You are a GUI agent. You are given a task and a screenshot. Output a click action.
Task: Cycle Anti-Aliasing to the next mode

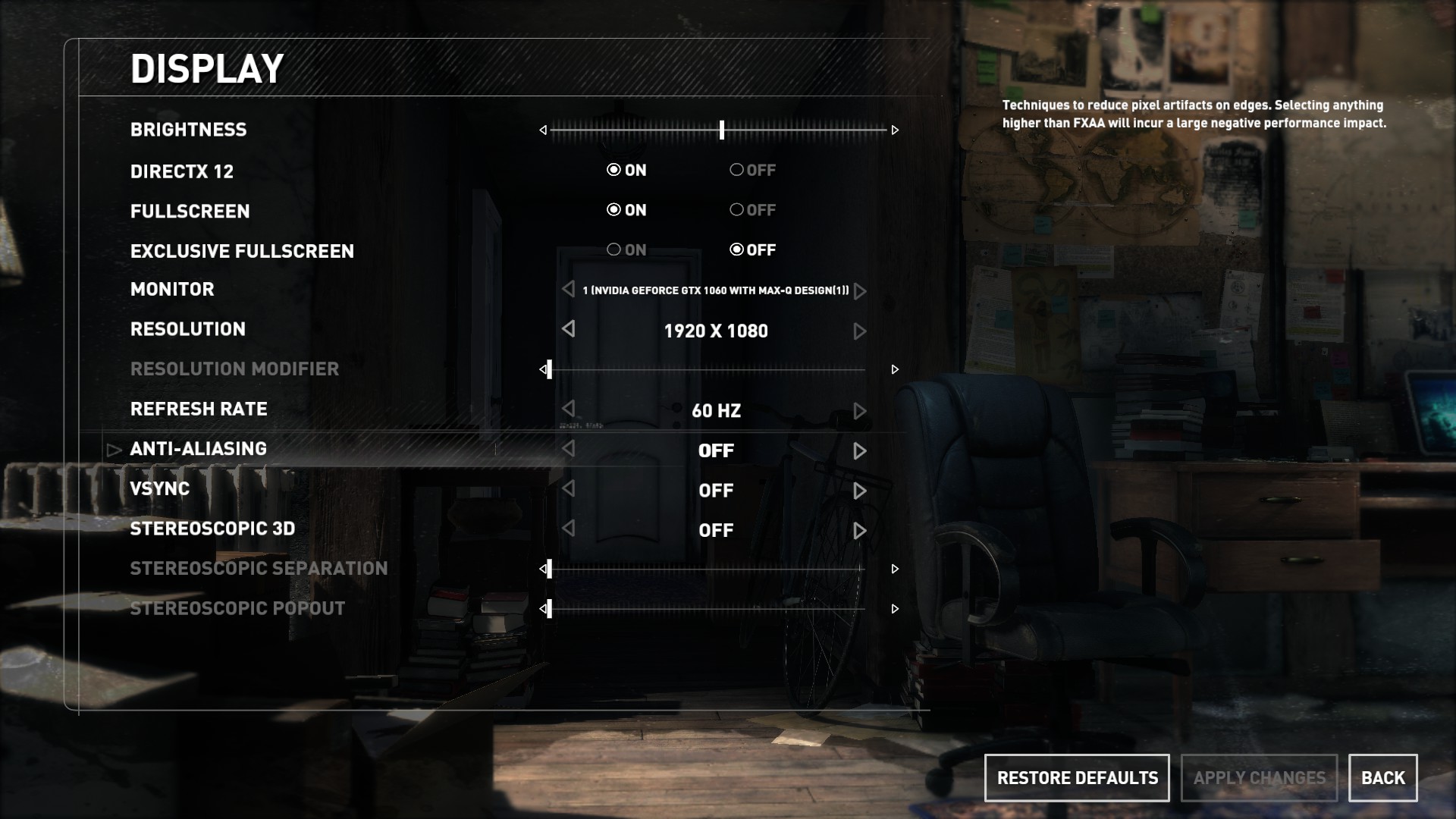pos(859,451)
